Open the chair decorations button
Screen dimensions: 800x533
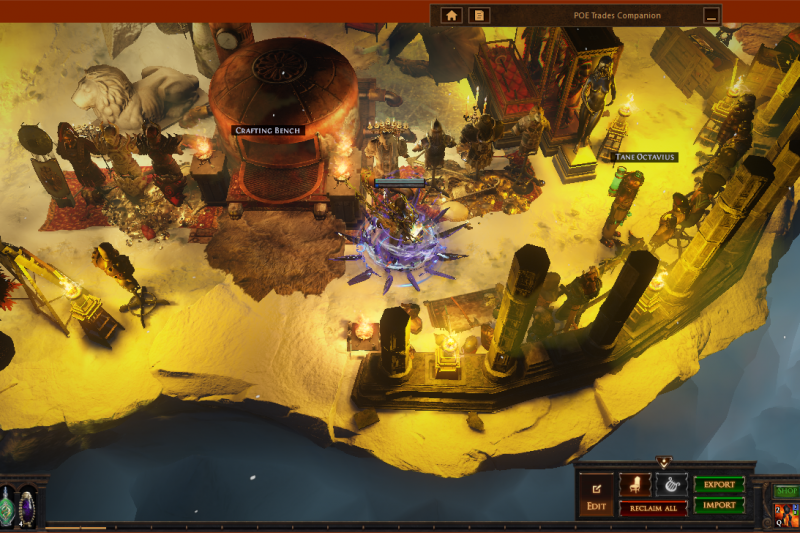[x=634, y=484]
